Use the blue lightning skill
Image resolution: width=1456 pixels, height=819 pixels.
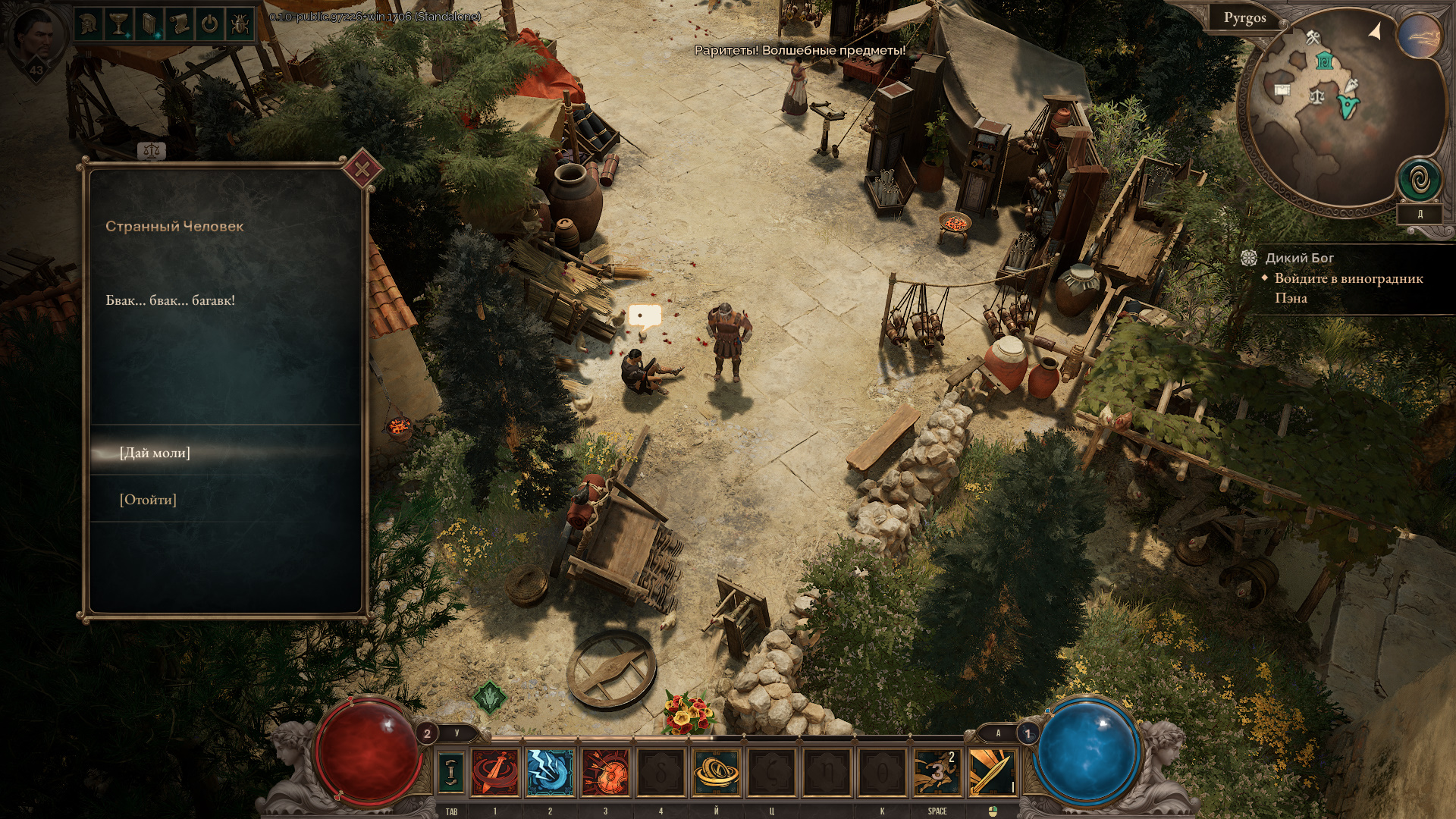(550, 772)
